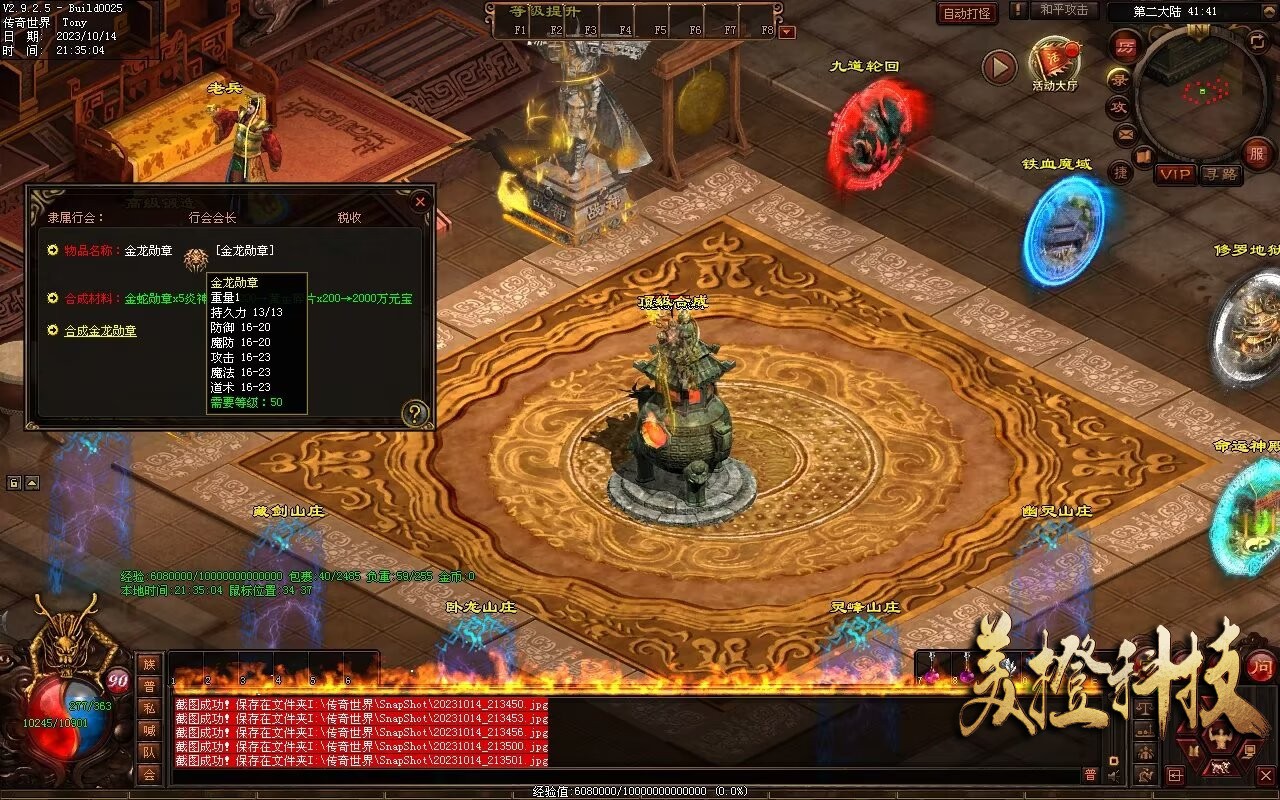Click the 历 calendar button beside minimap

1126,46
